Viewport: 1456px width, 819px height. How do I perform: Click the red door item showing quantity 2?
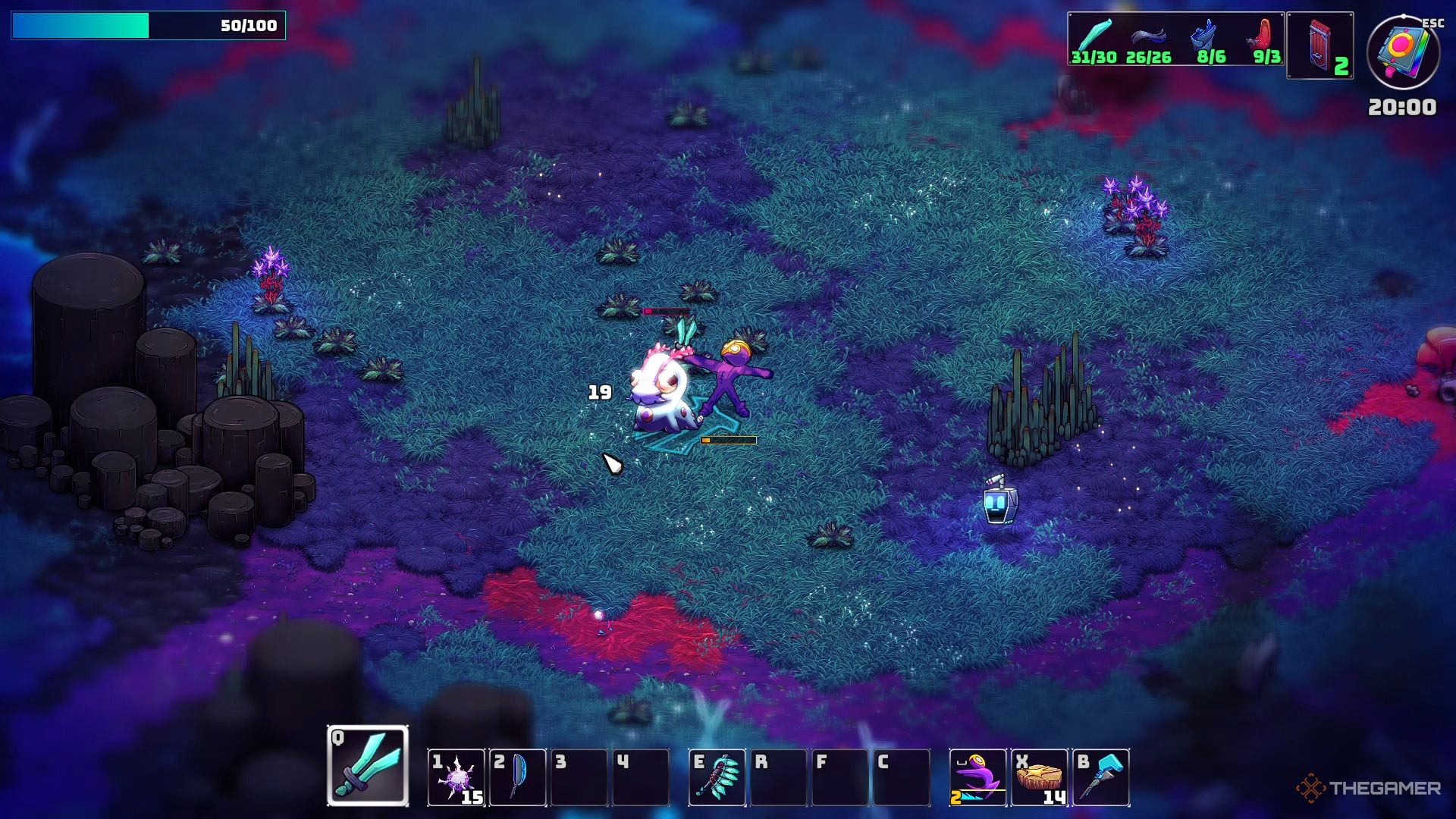click(x=1319, y=45)
